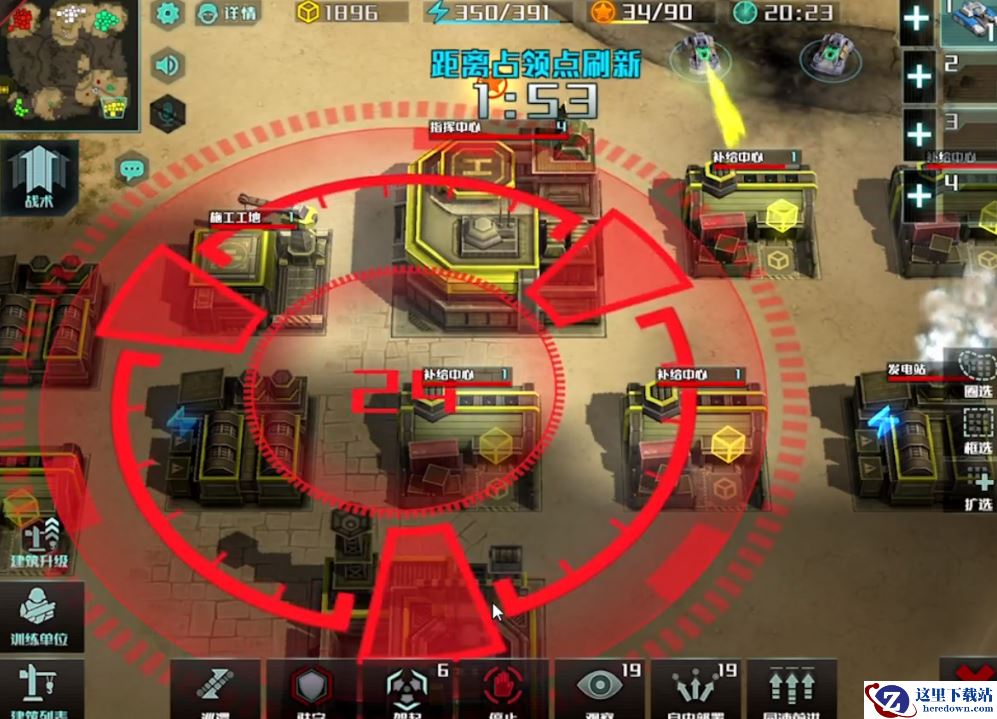Image resolution: width=997 pixels, height=719 pixels.
Task: Choose the 框选 box selection tool
Action: click(x=977, y=431)
